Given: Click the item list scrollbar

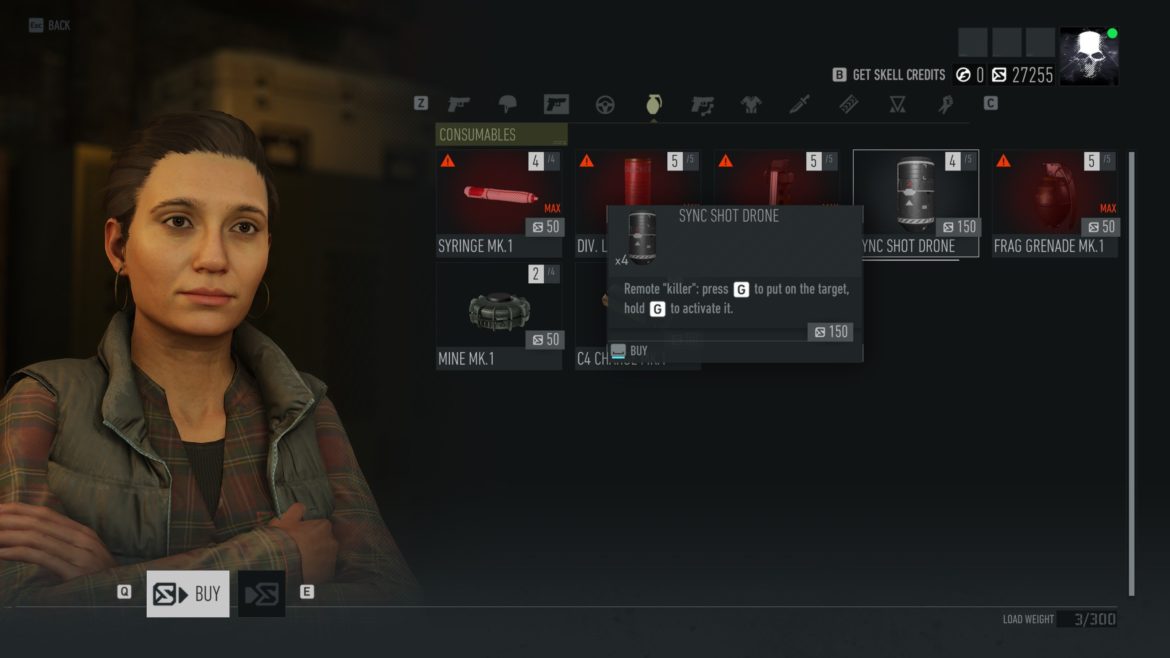Looking at the screenshot, I should [x=1131, y=370].
